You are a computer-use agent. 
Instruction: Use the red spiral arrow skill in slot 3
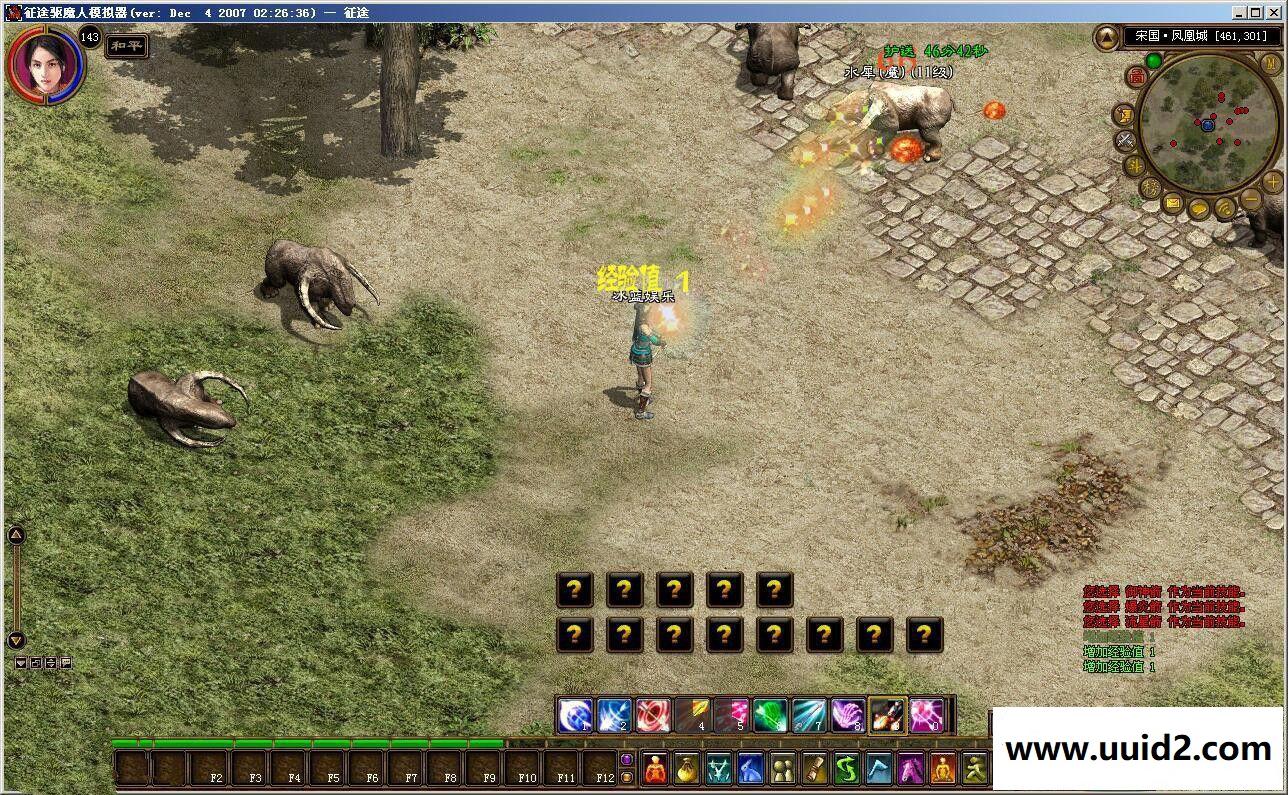point(653,715)
